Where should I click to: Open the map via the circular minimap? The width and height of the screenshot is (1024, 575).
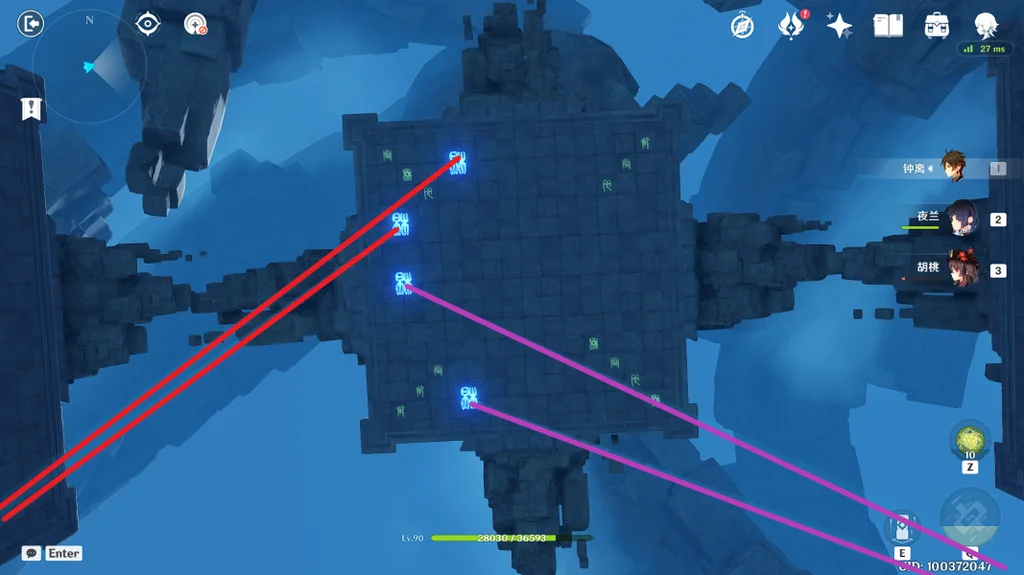pyautogui.click(x=89, y=68)
